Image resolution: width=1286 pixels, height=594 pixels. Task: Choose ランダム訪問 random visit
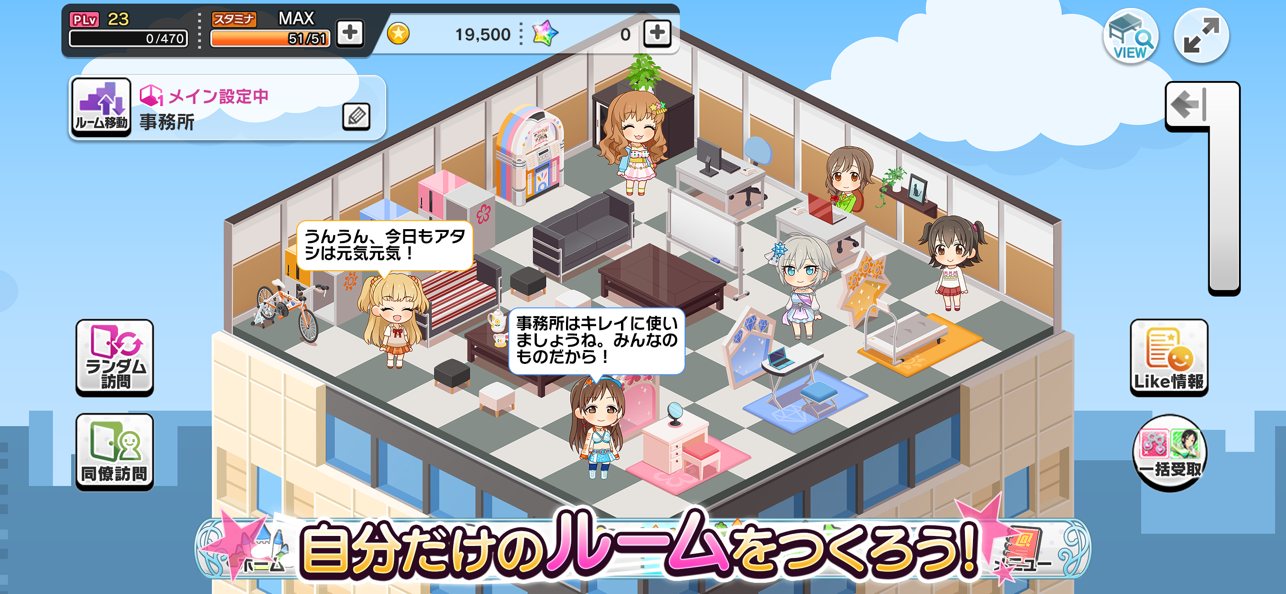click(115, 357)
